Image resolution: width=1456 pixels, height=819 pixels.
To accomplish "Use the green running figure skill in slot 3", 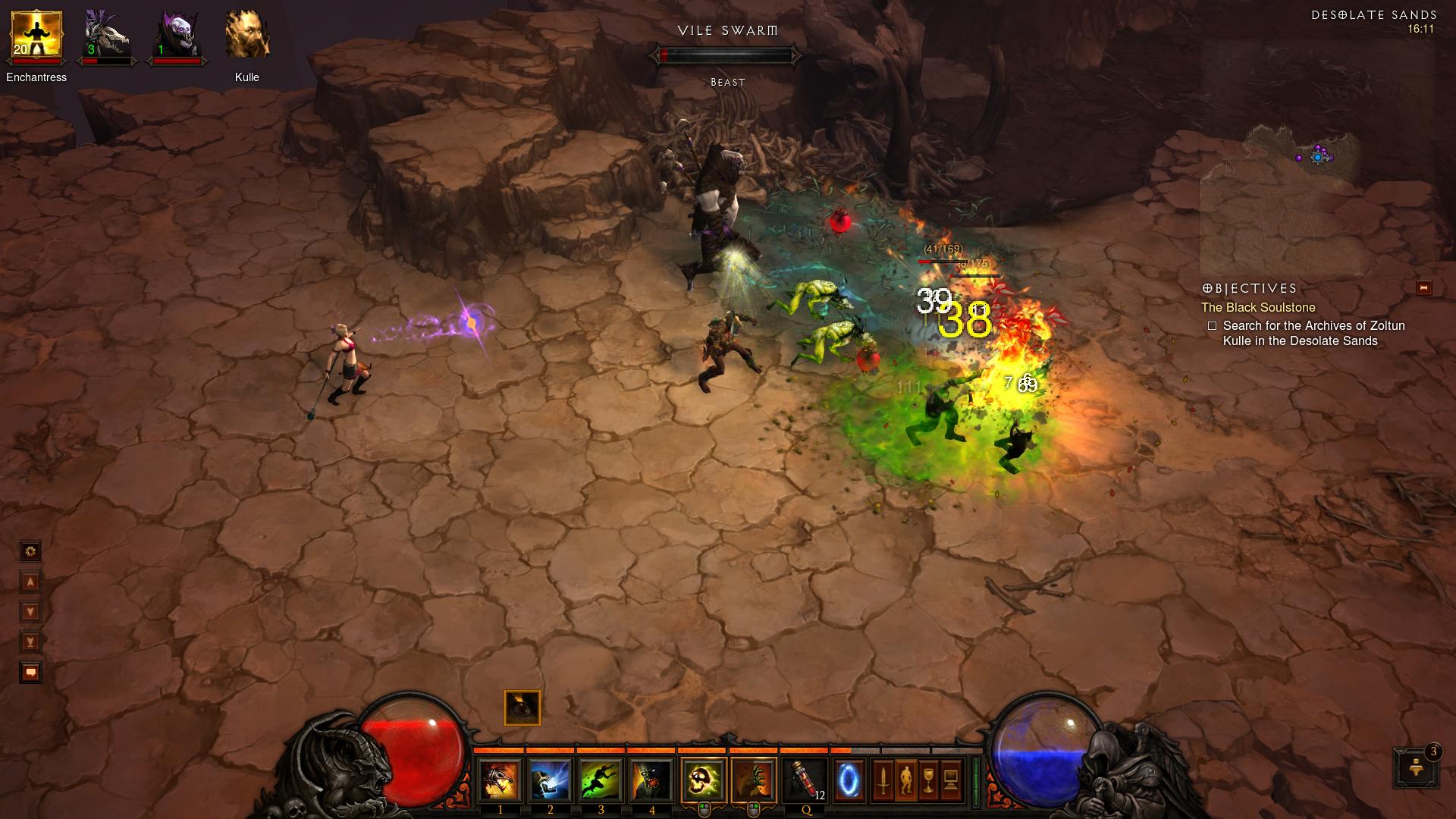I will tap(601, 780).
